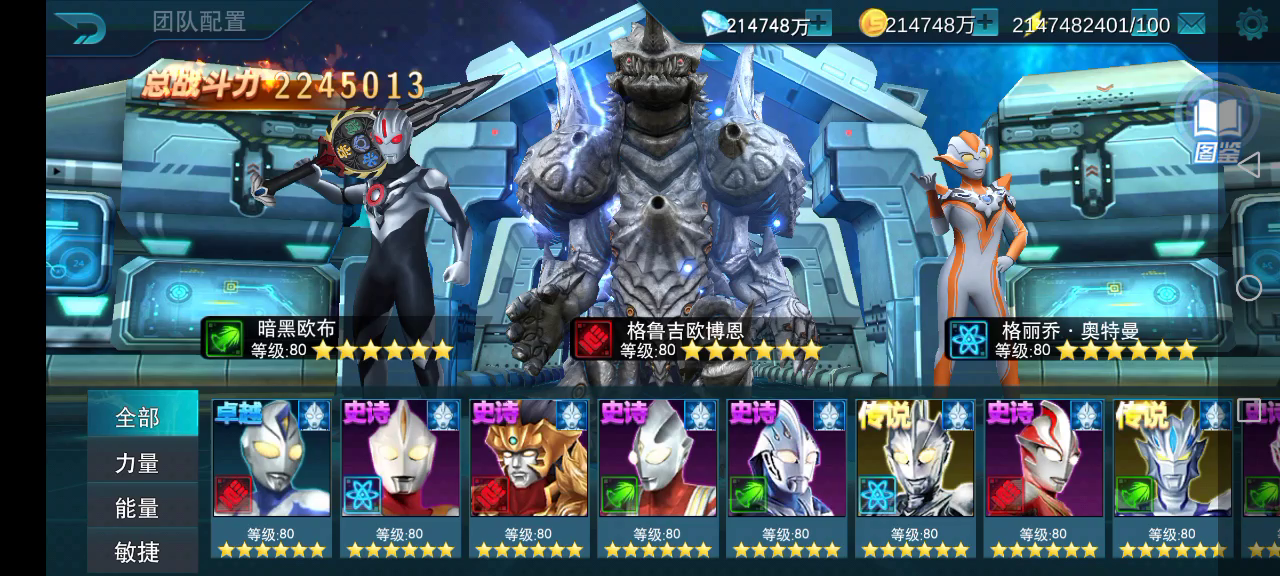Switch to the 力量 filter tab

(x=138, y=463)
